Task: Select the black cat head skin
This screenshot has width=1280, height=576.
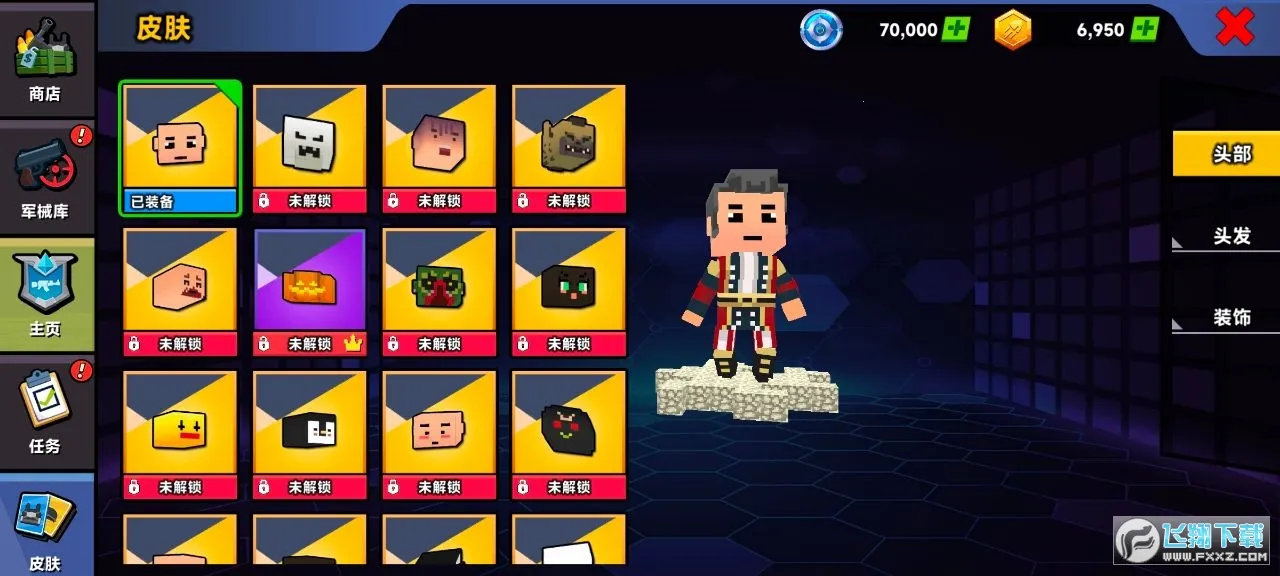Action: click(569, 291)
